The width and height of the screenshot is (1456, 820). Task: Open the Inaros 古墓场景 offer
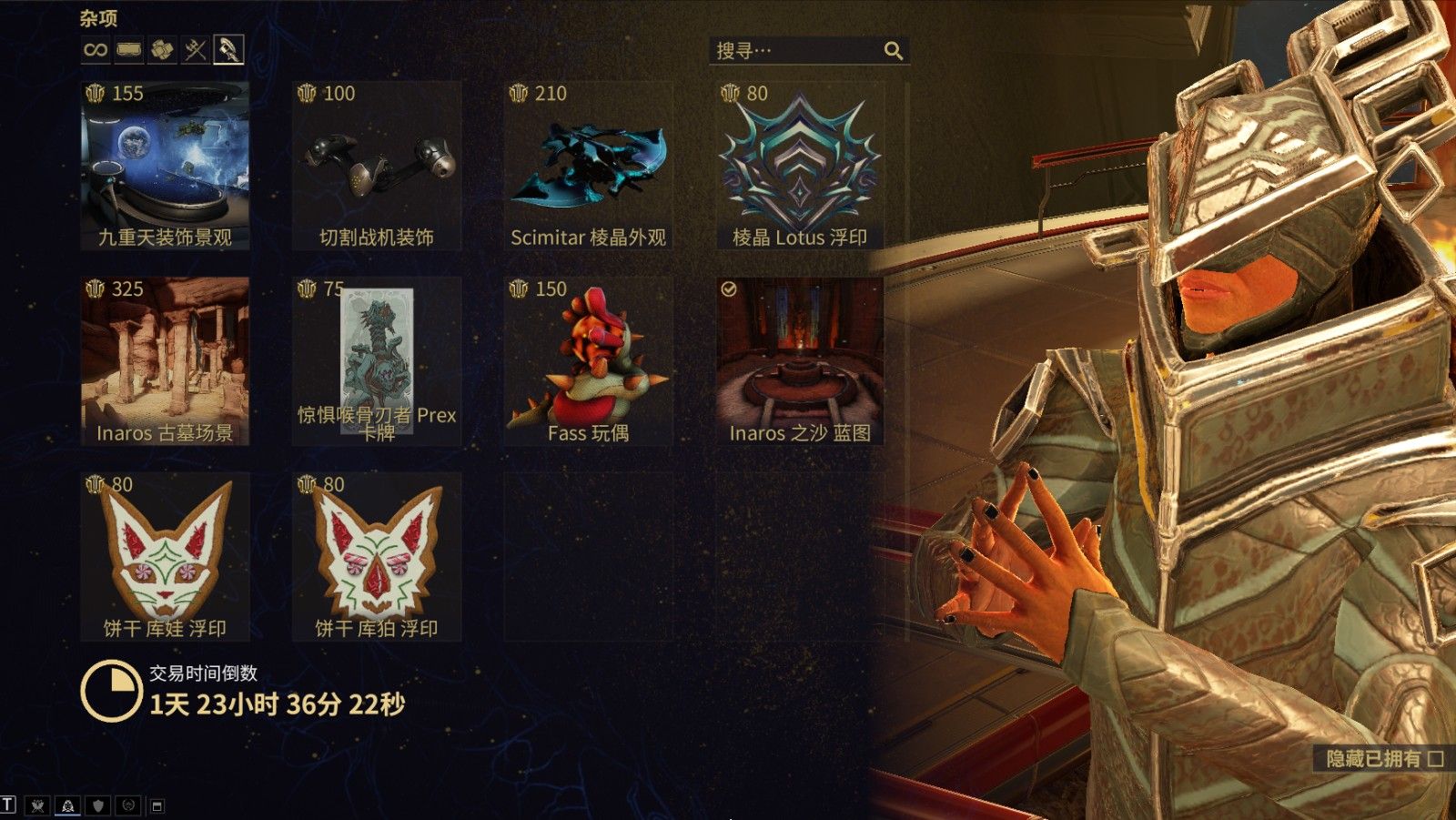coord(165,360)
